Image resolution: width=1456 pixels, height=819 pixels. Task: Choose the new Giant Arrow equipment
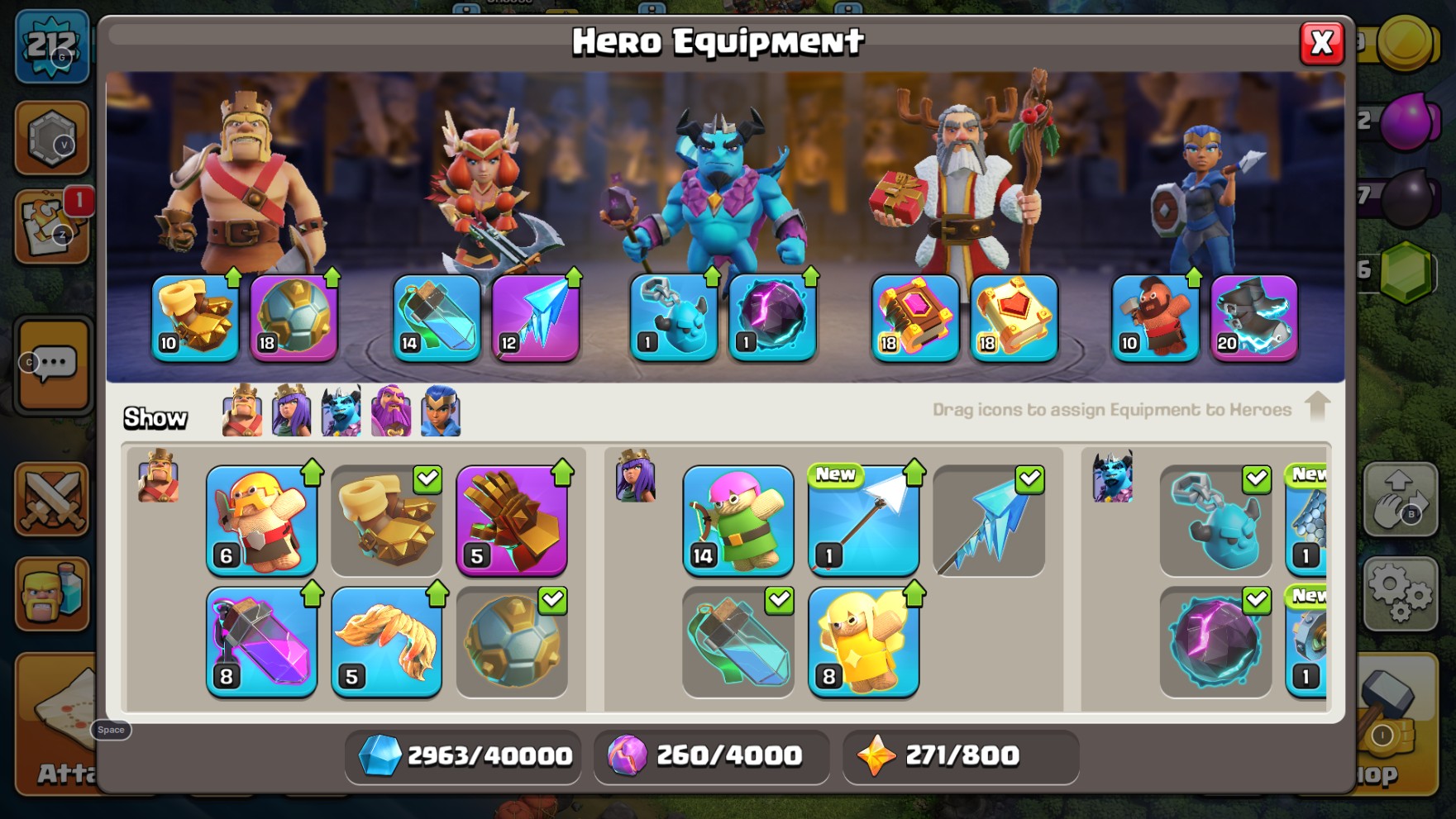863,521
